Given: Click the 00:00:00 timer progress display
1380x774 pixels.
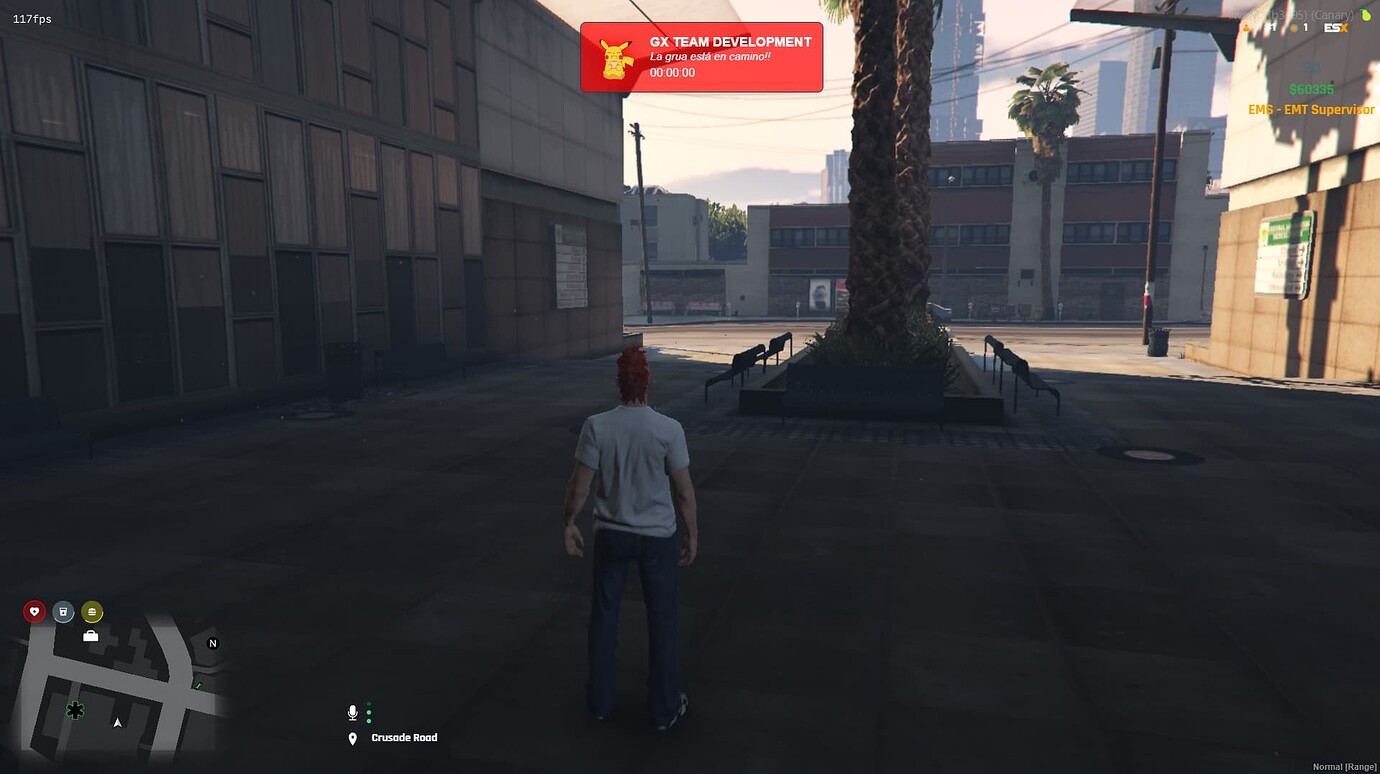Looking at the screenshot, I should [671, 72].
